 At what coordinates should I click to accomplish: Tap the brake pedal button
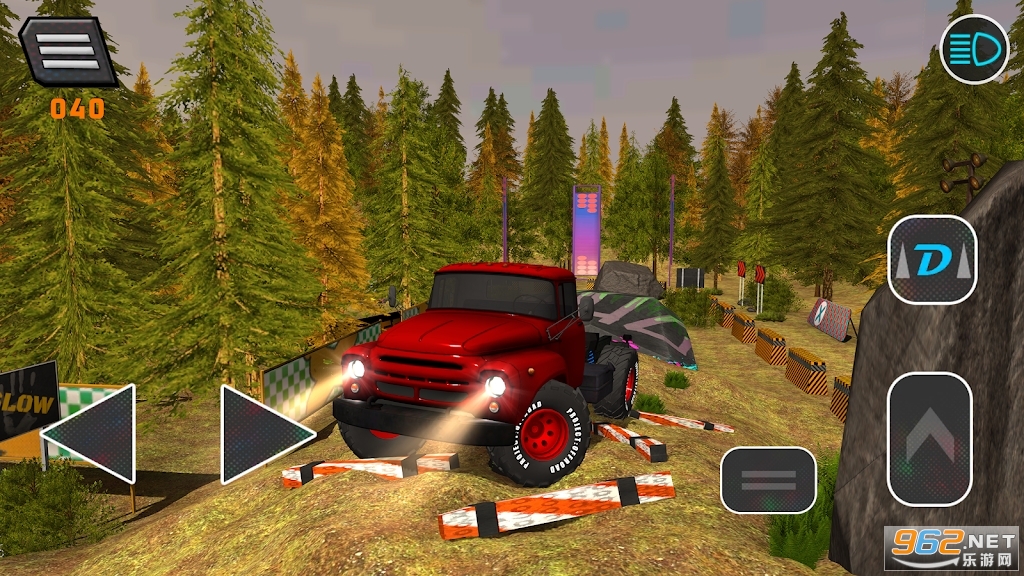coord(768,480)
